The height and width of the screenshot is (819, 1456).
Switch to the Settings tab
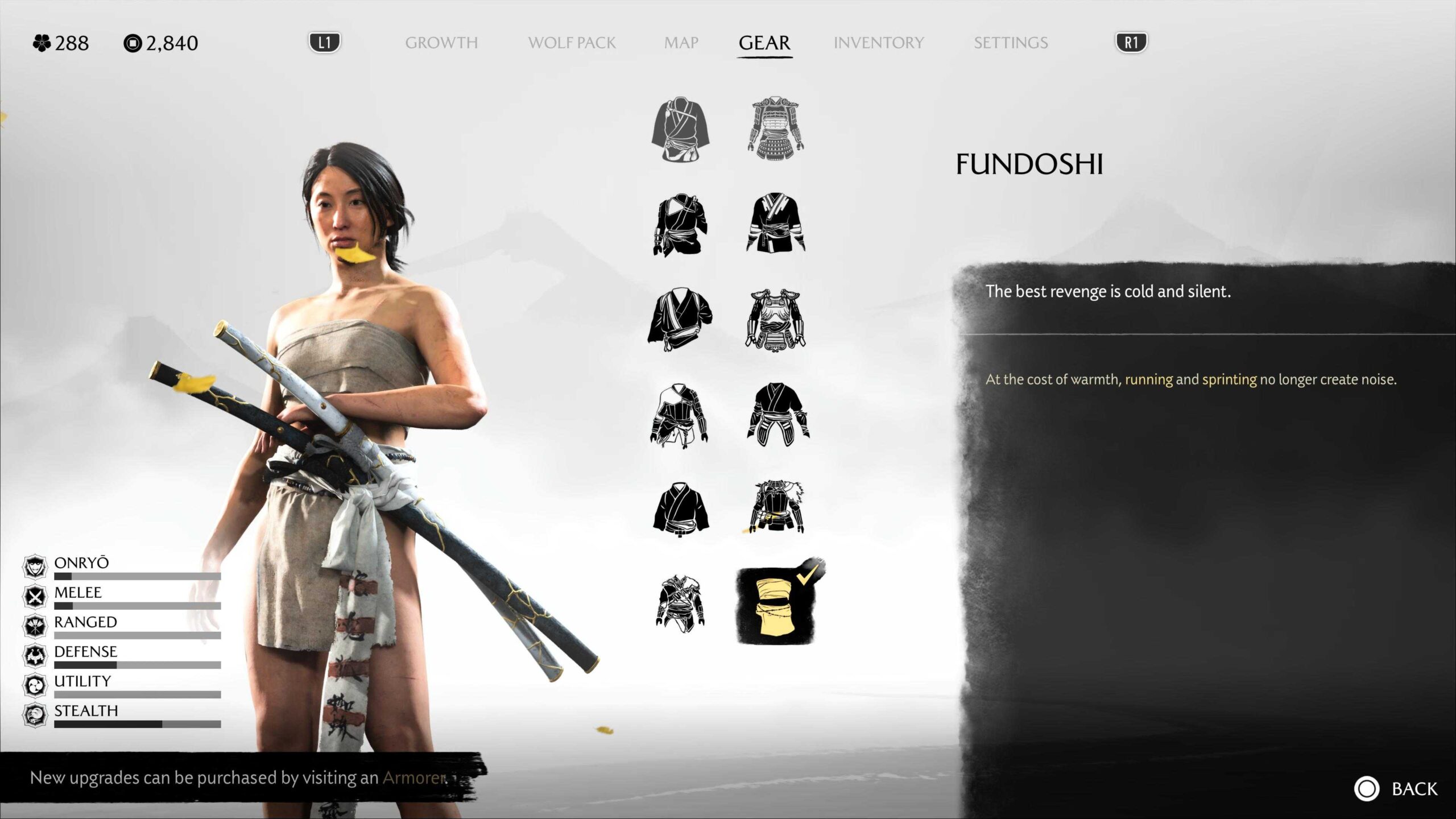(1011, 43)
